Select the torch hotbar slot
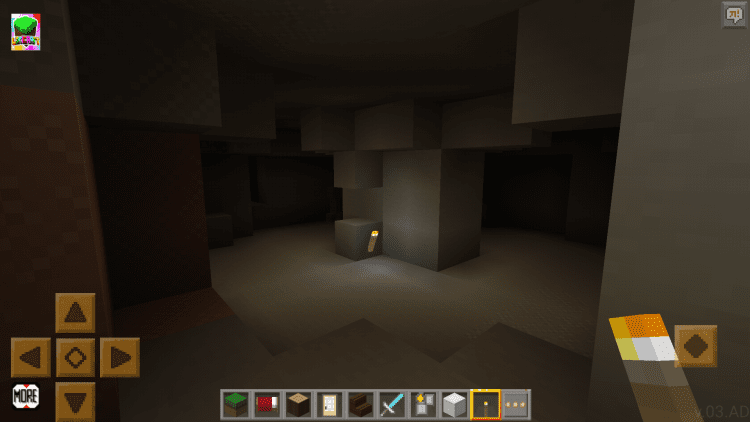The image size is (750, 422). coord(485,404)
